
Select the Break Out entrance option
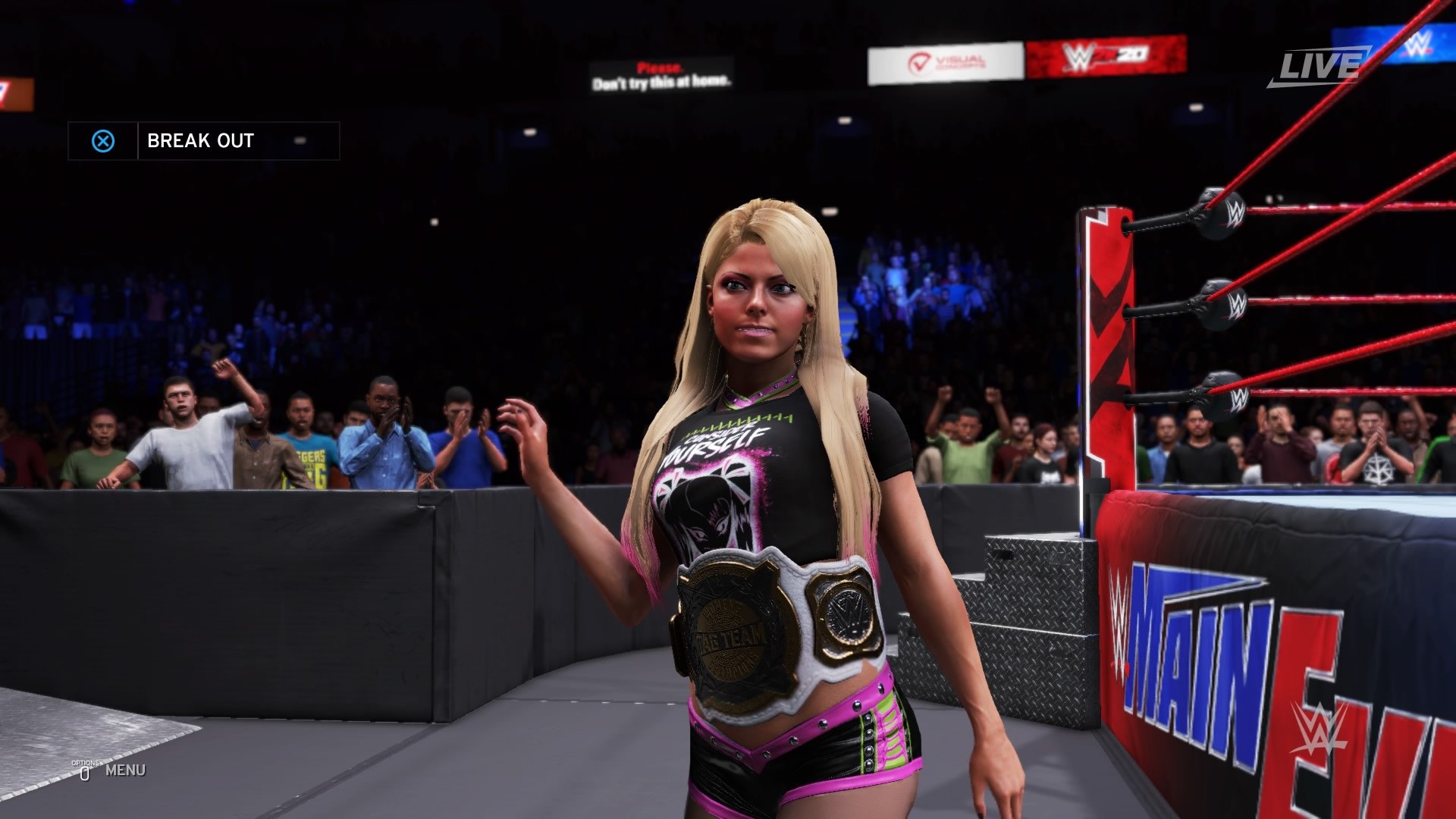coord(202,141)
